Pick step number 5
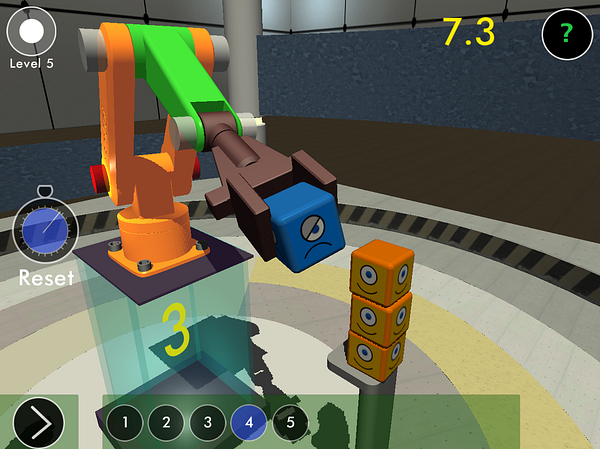 click(290, 423)
